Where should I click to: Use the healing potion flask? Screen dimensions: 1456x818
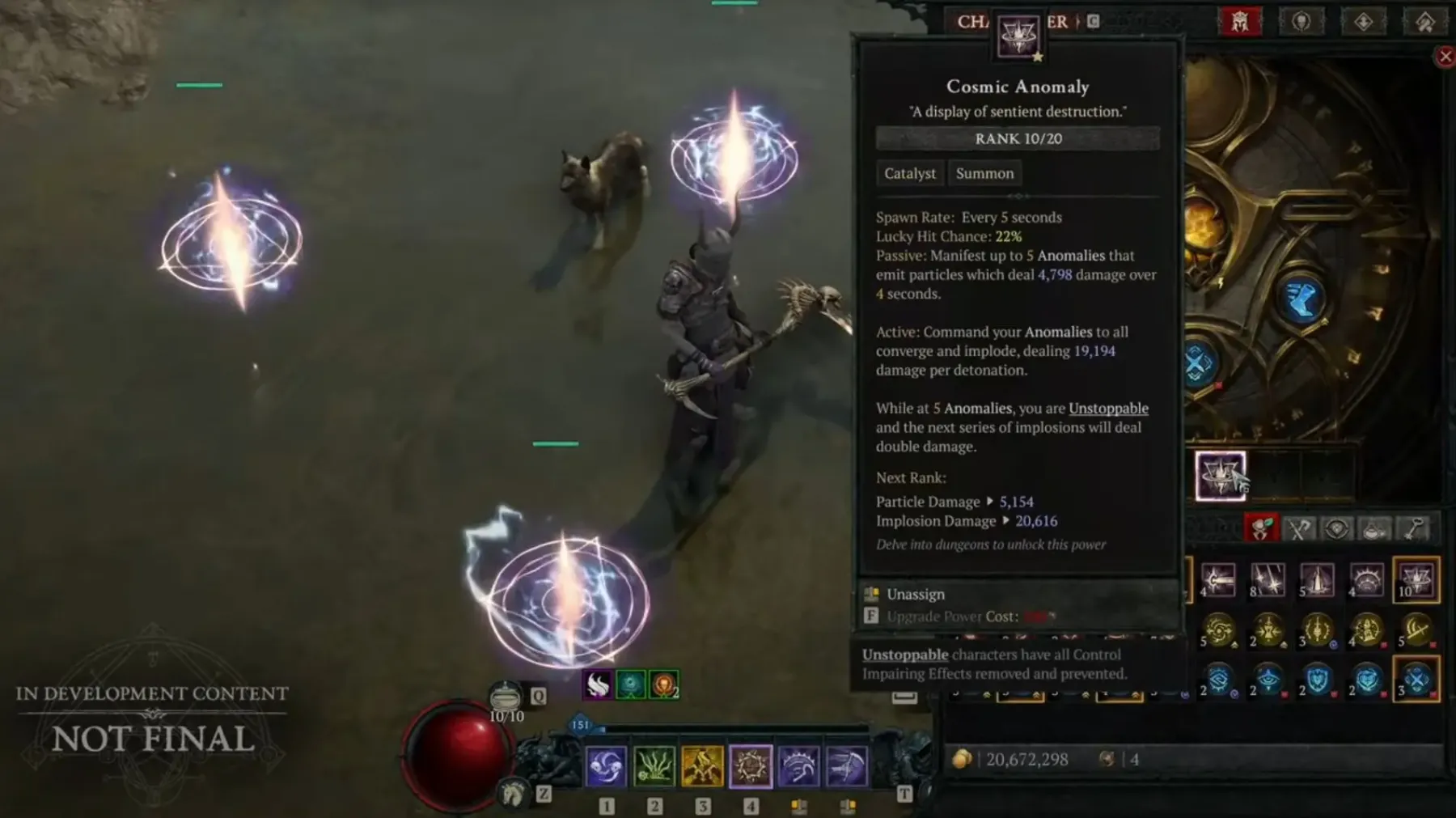coord(506,697)
